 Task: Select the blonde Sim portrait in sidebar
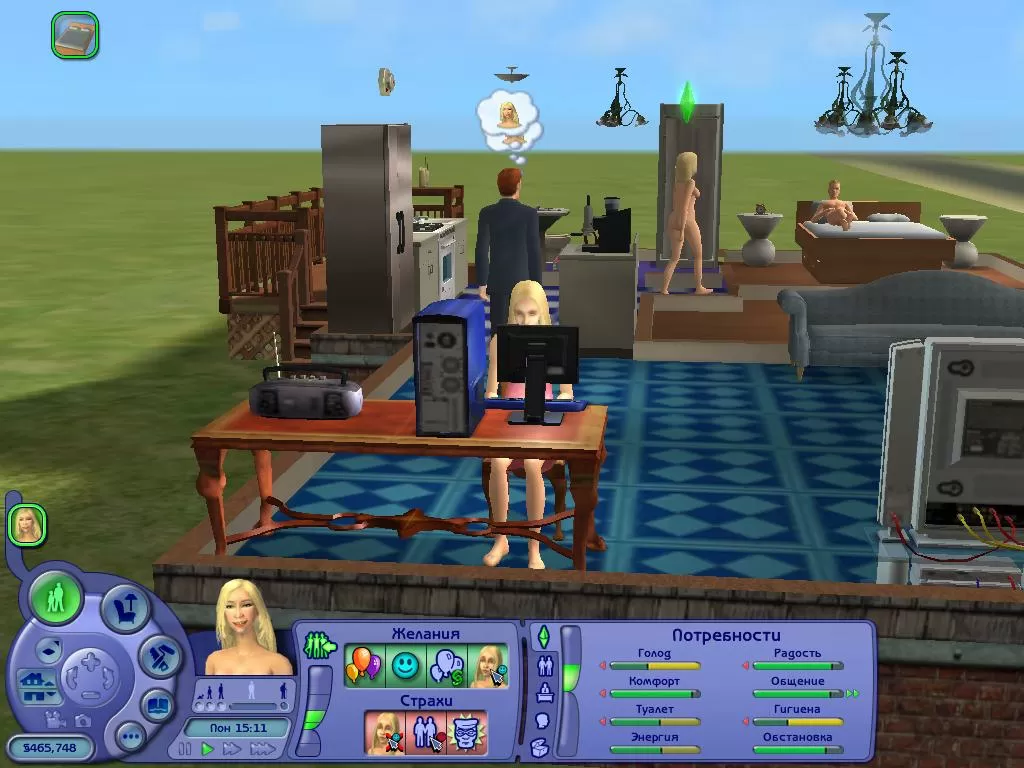(x=27, y=525)
